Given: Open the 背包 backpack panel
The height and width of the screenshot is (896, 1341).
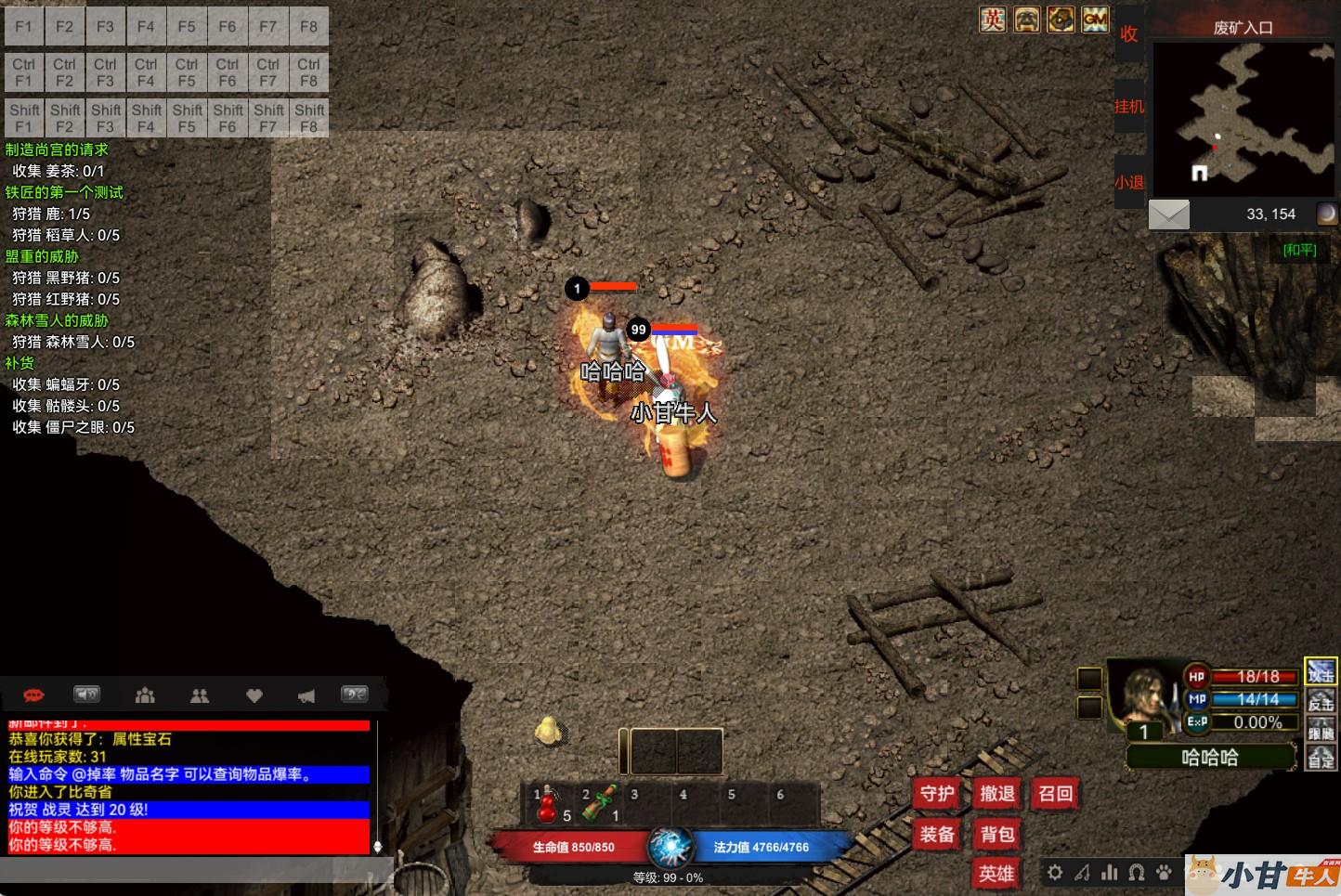Looking at the screenshot, I should point(996,834).
